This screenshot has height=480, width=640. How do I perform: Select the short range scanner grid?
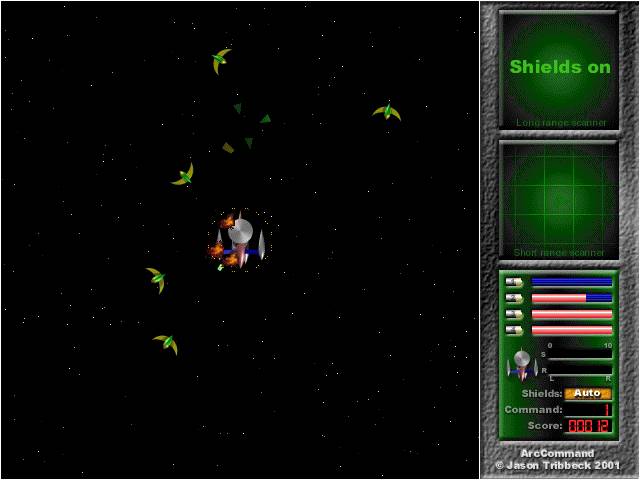pos(559,198)
